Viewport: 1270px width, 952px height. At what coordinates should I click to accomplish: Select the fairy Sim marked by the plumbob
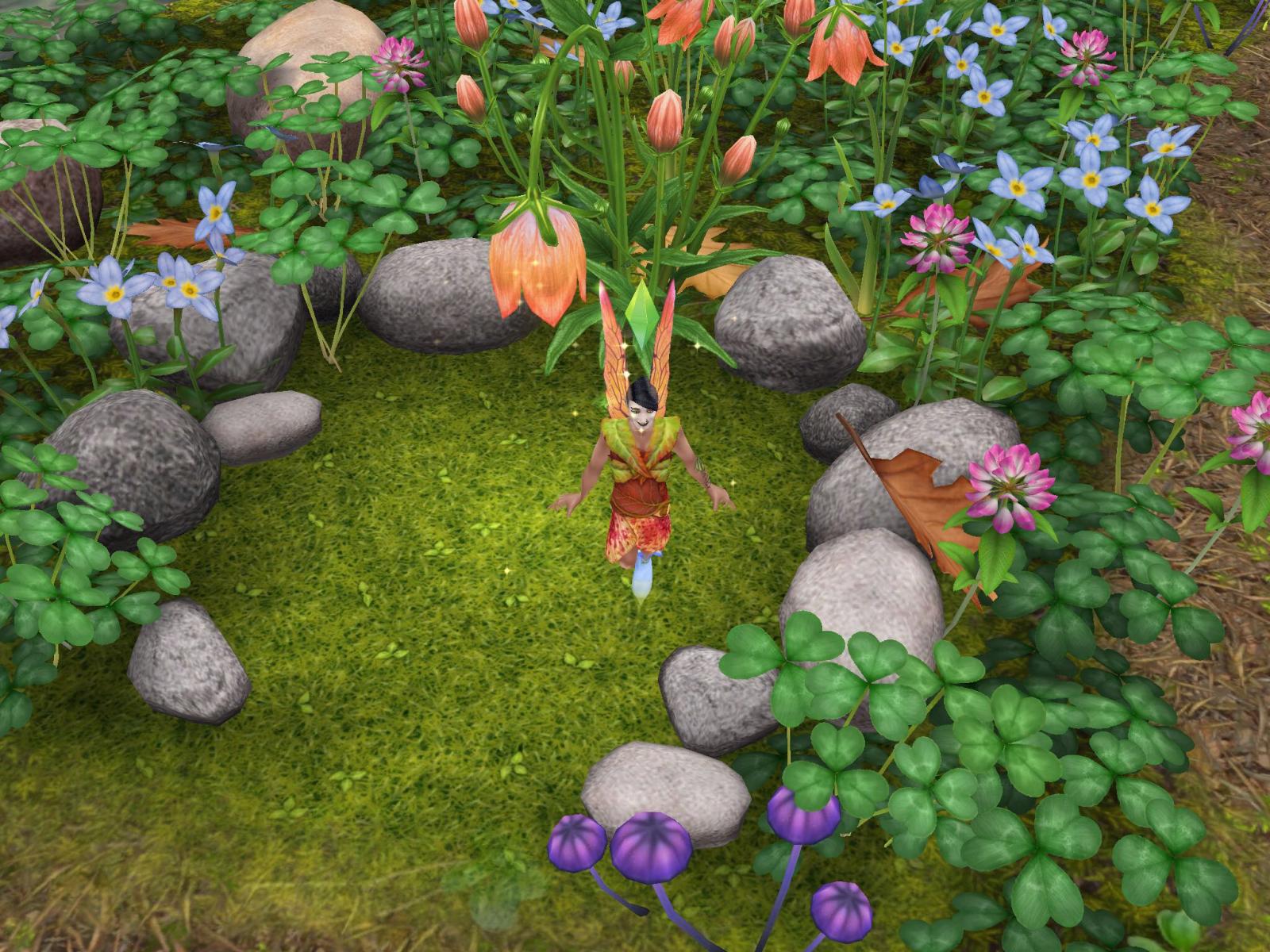pyautogui.click(x=639, y=476)
